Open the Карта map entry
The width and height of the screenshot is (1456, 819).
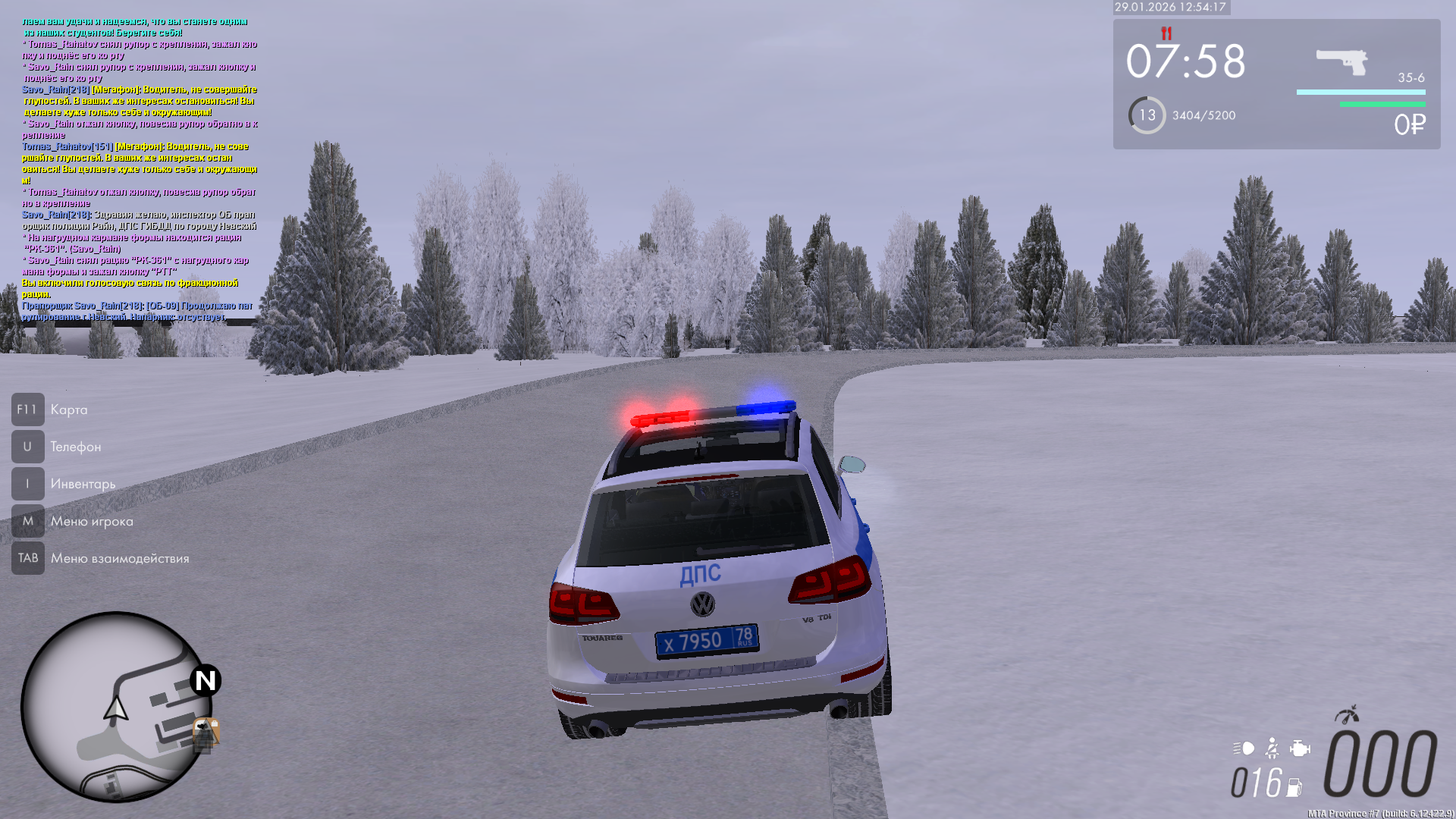coord(68,409)
